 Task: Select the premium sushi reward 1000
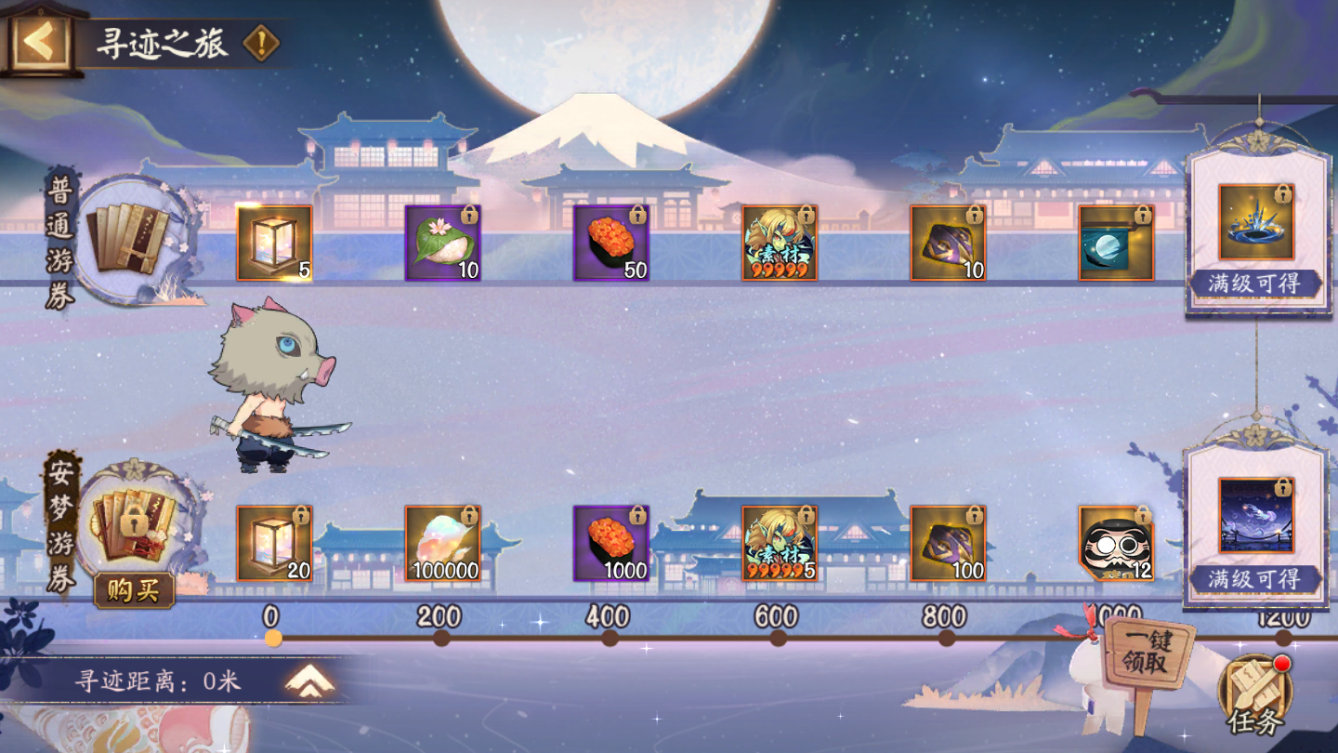(x=610, y=543)
